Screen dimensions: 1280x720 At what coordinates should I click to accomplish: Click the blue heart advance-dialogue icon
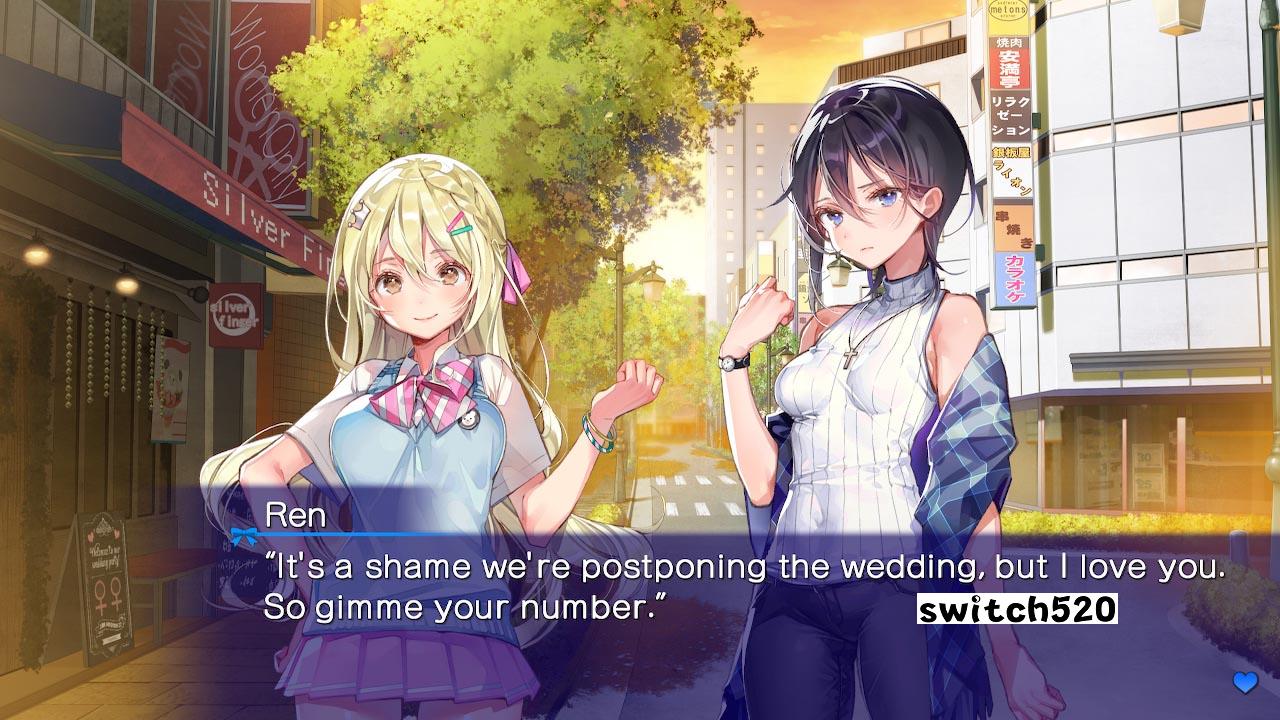click(1245, 683)
